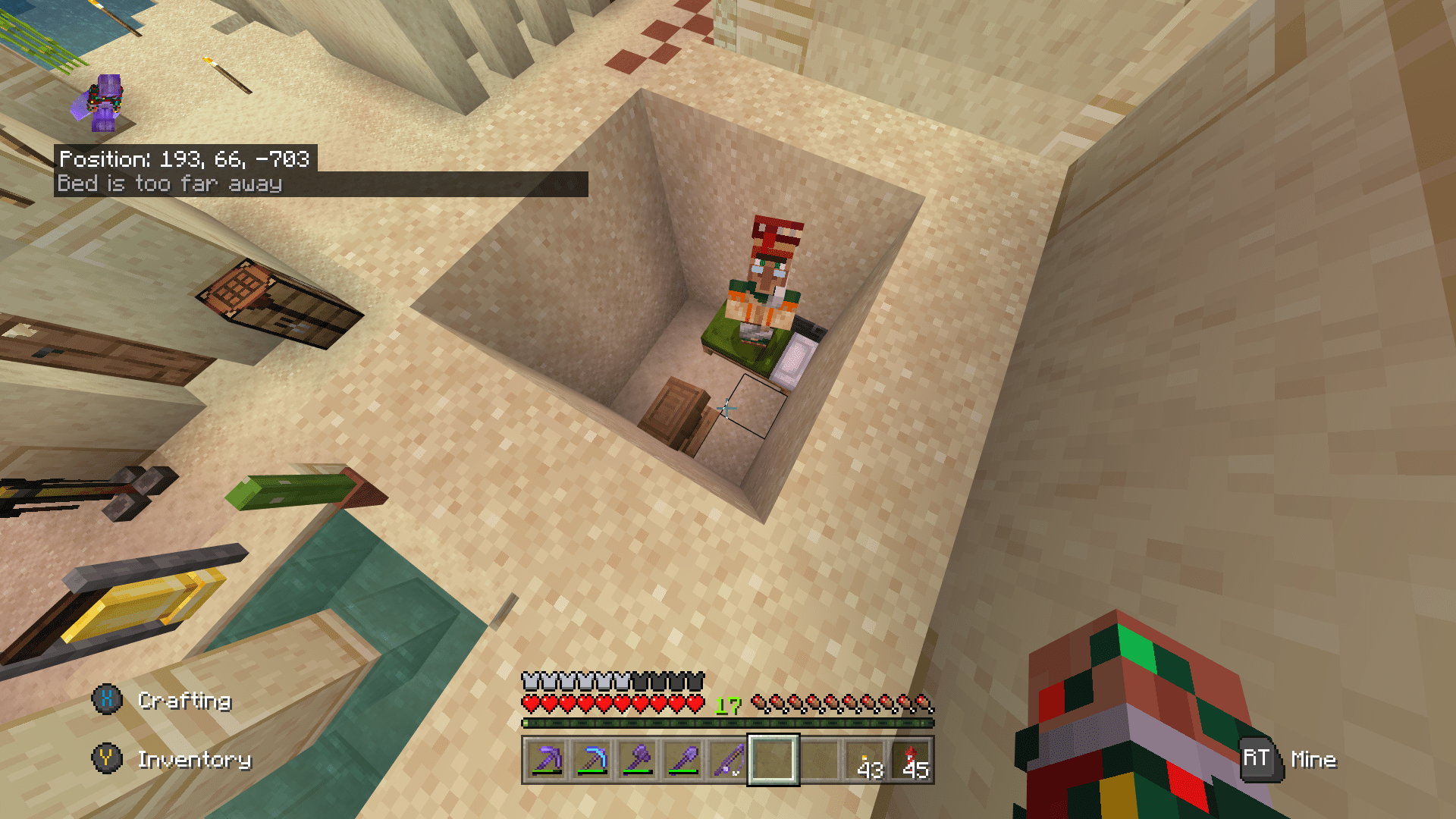Click the 'Bed is too far away' message
The image size is (1456, 819).
pyautogui.click(x=170, y=183)
